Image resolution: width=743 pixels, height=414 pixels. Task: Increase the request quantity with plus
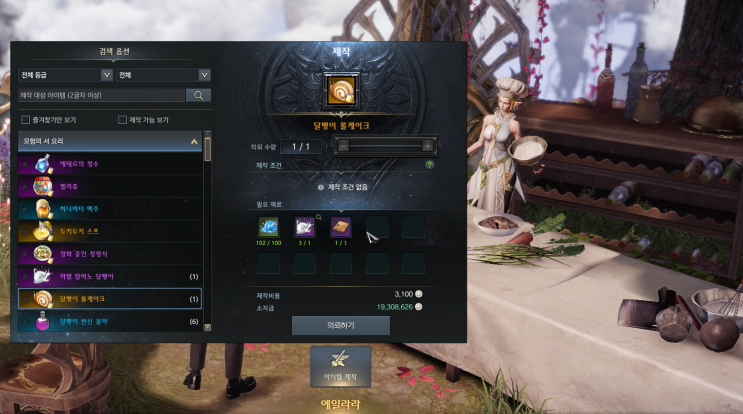[x=427, y=146]
